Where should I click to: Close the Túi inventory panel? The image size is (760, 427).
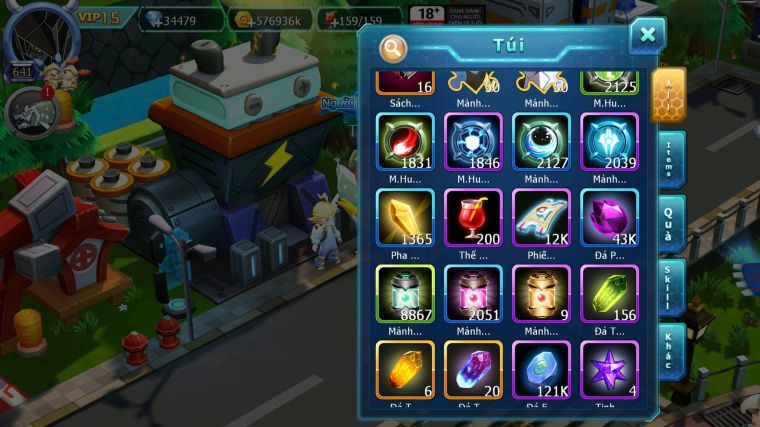[647, 36]
